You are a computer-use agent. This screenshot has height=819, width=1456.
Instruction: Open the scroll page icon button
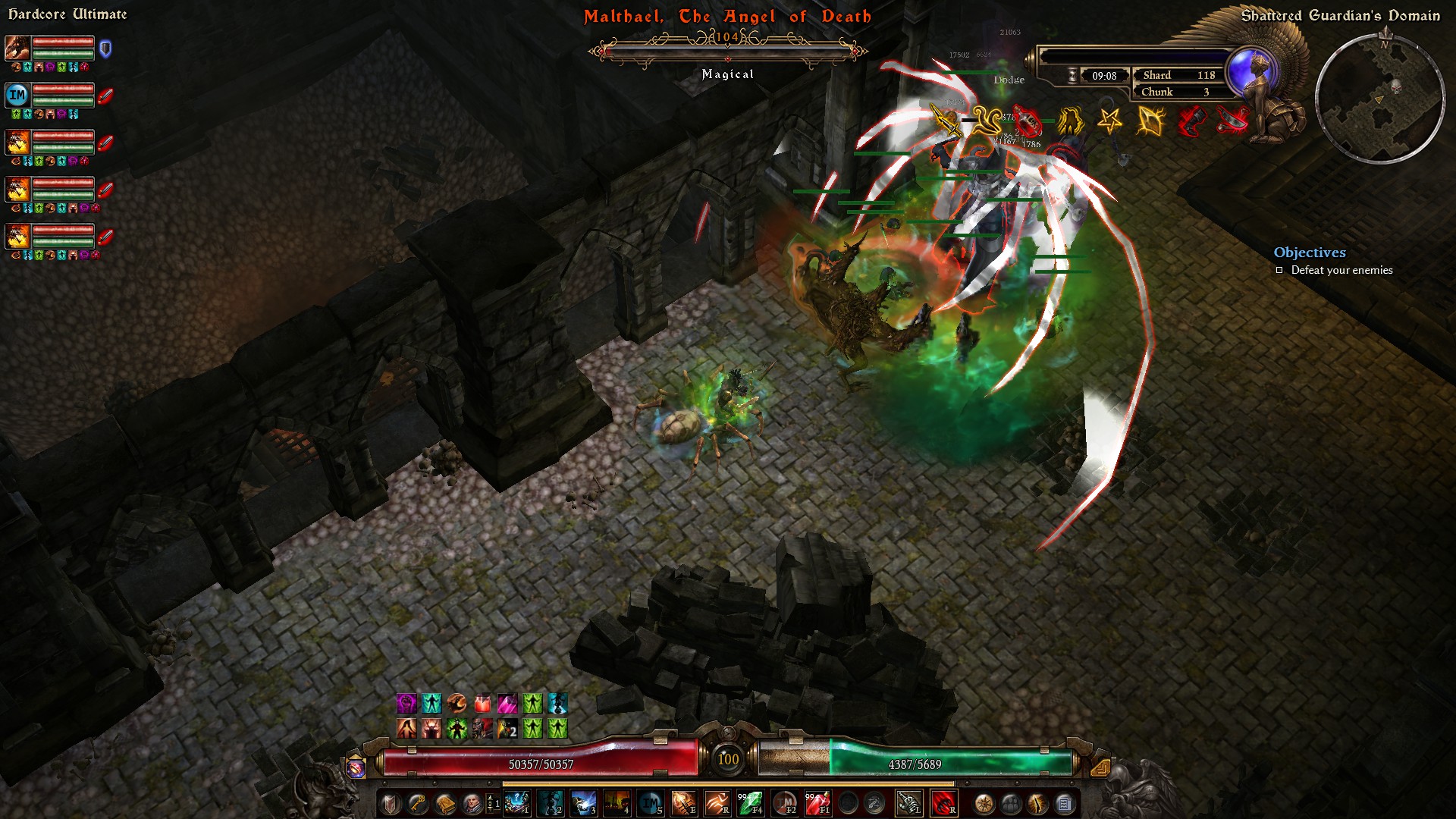1065,803
